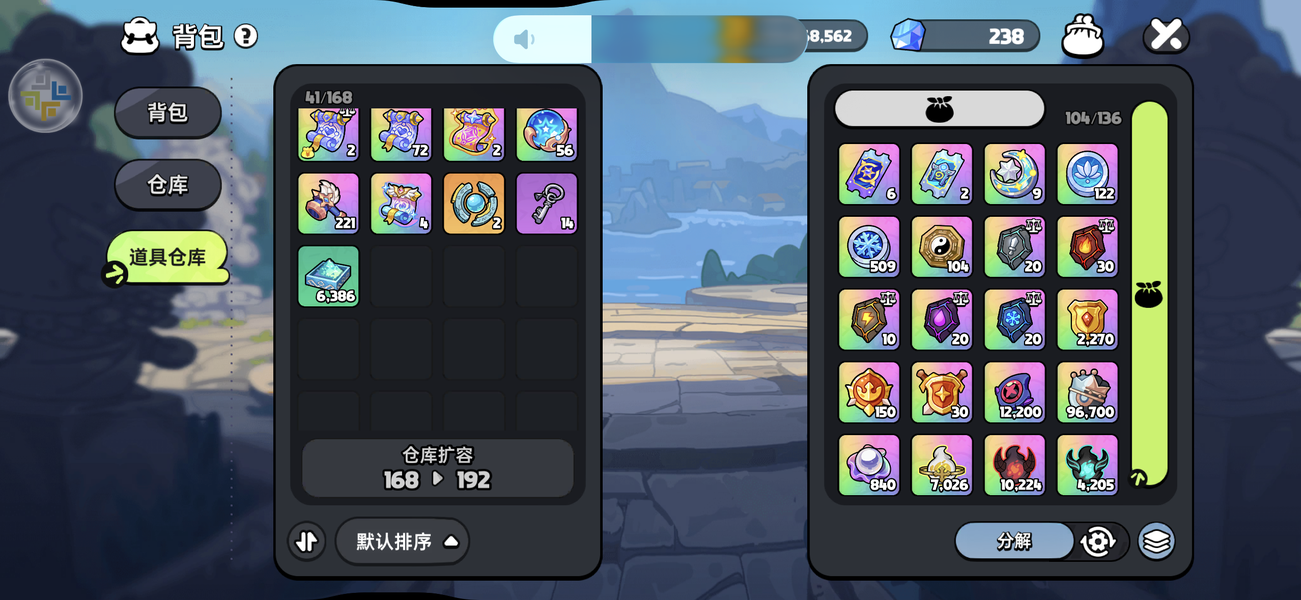Viewport: 1301px width, 600px height.
Task: Pick the lotus token item with 122
Action: [1087, 174]
